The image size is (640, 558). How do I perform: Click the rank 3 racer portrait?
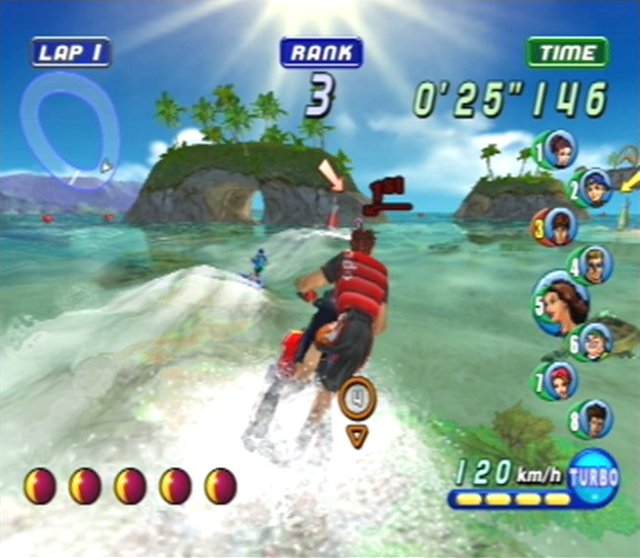[559, 226]
